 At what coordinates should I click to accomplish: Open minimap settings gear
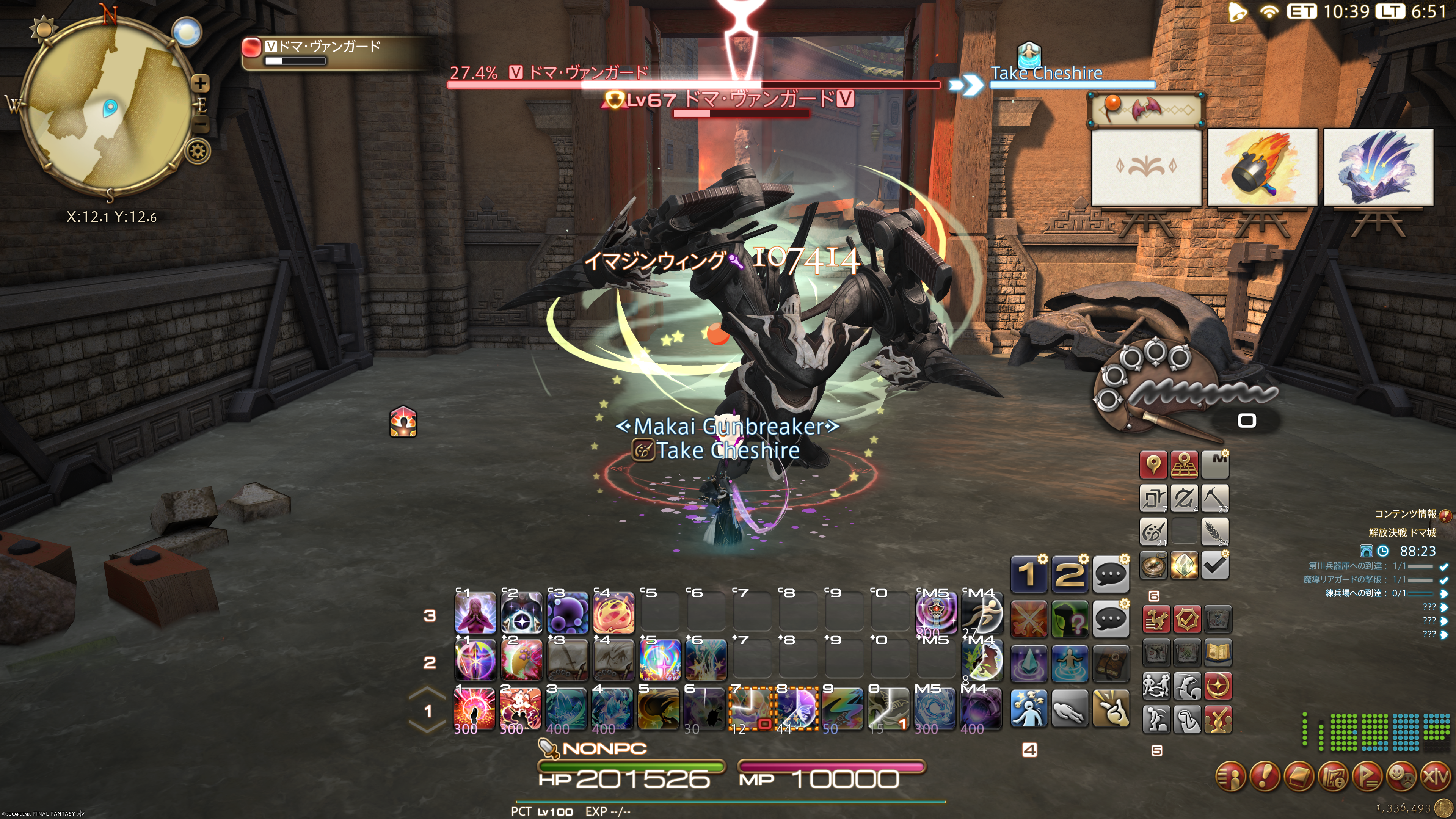coord(198,152)
